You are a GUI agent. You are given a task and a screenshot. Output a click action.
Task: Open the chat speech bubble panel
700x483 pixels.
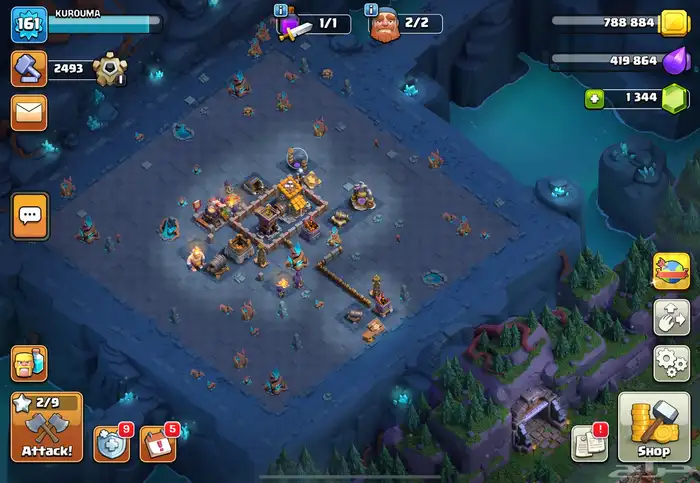click(x=29, y=215)
